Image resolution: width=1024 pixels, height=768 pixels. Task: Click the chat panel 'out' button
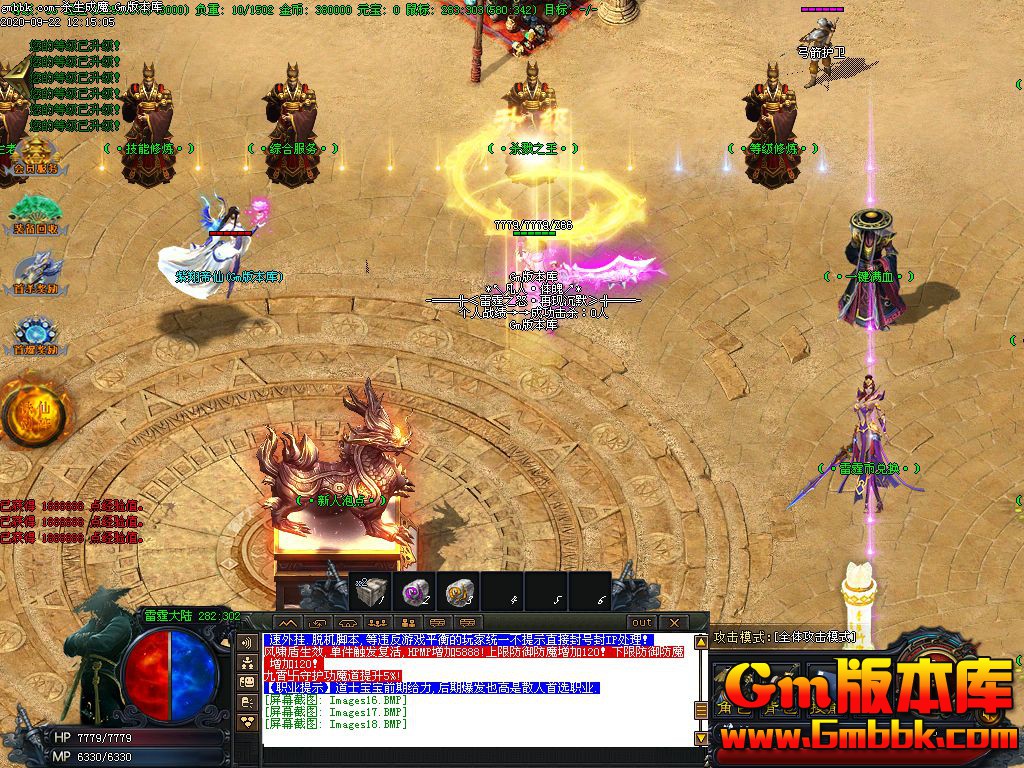pyautogui.click(x=641, y=622)
